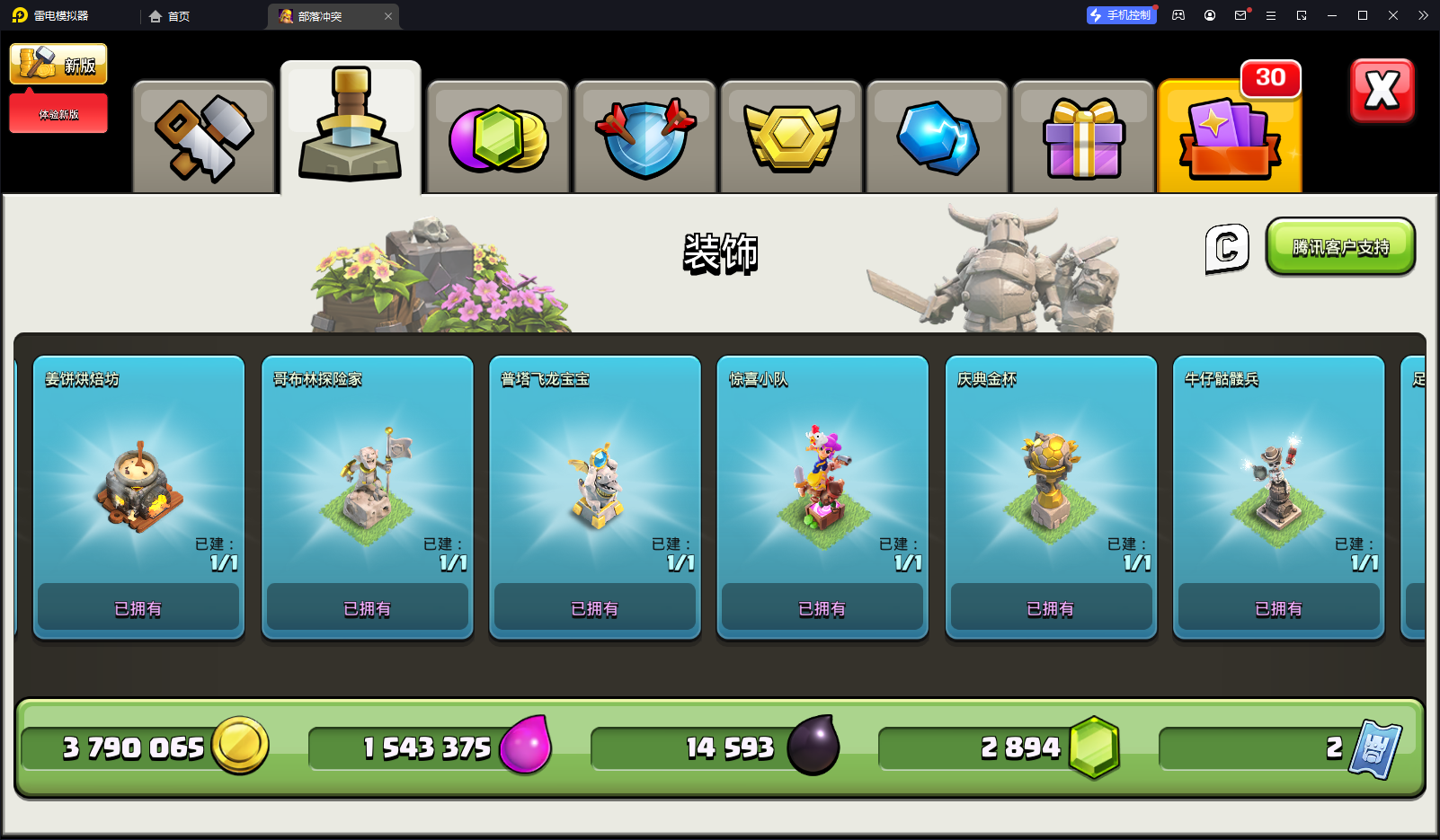Screen dimensions: 1440x840
Task: Switch to the blue crystal ore tab
Action: click(x=938, y=138)
